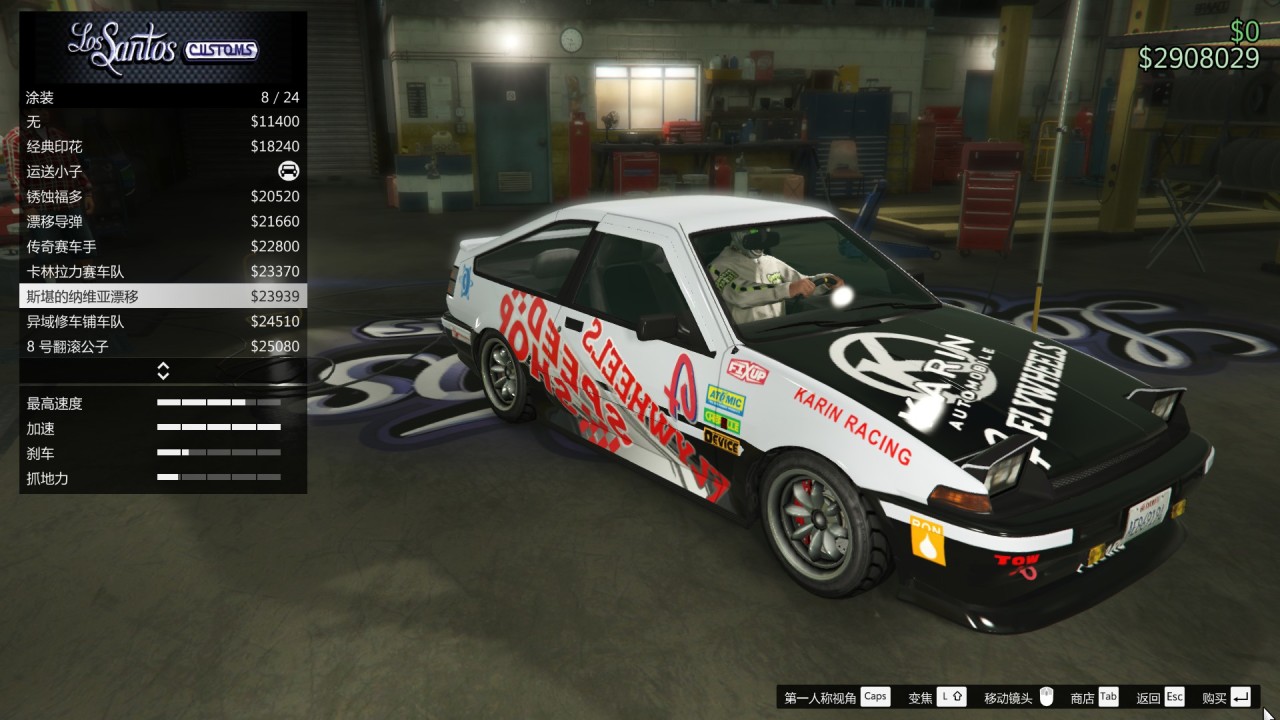Click the car icon beside 运送小子
The height and width of the screenshot is (720, 1280).
tap(287, 171)
